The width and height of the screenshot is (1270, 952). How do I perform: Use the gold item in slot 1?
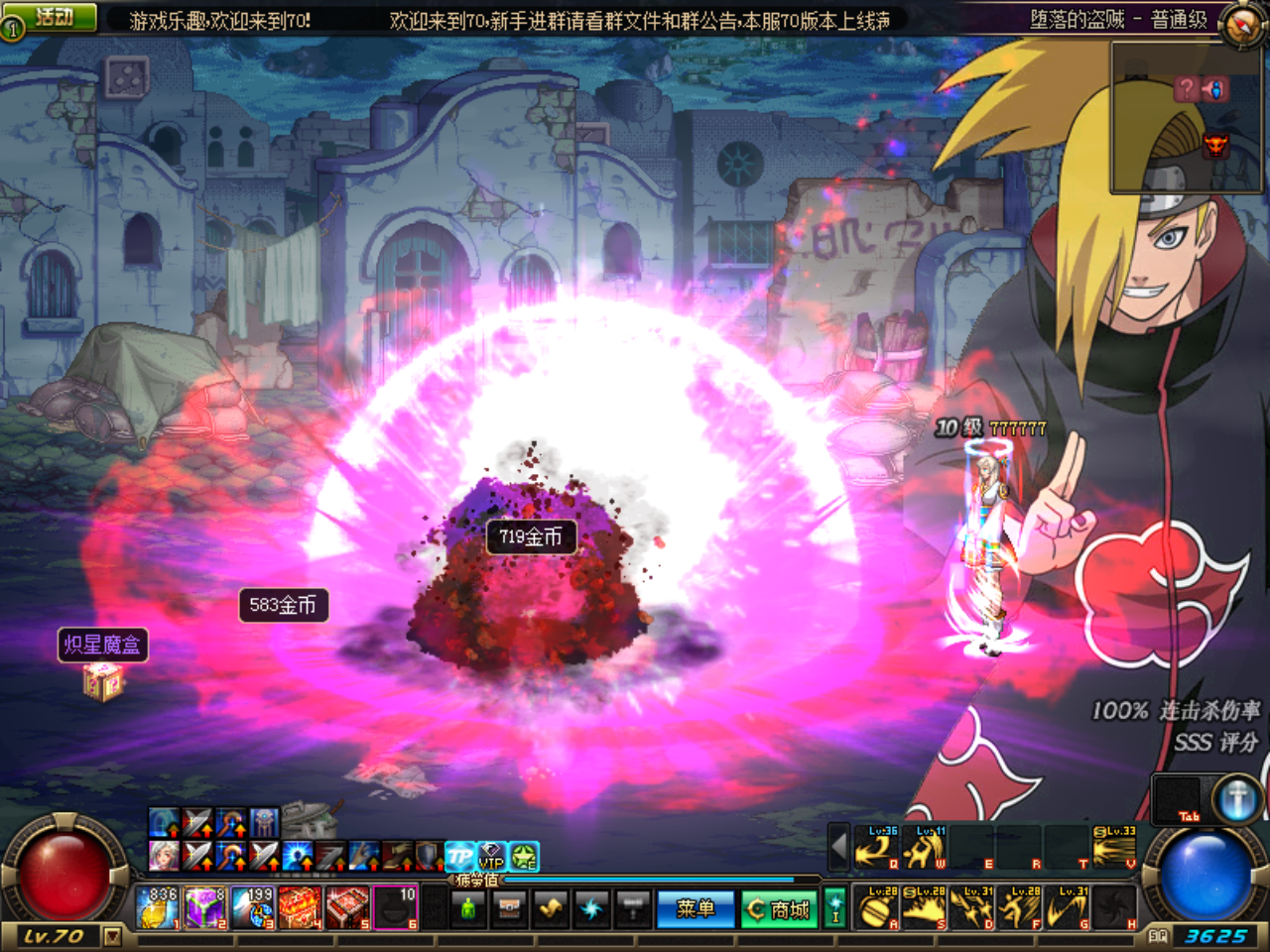tap(158, 907)
